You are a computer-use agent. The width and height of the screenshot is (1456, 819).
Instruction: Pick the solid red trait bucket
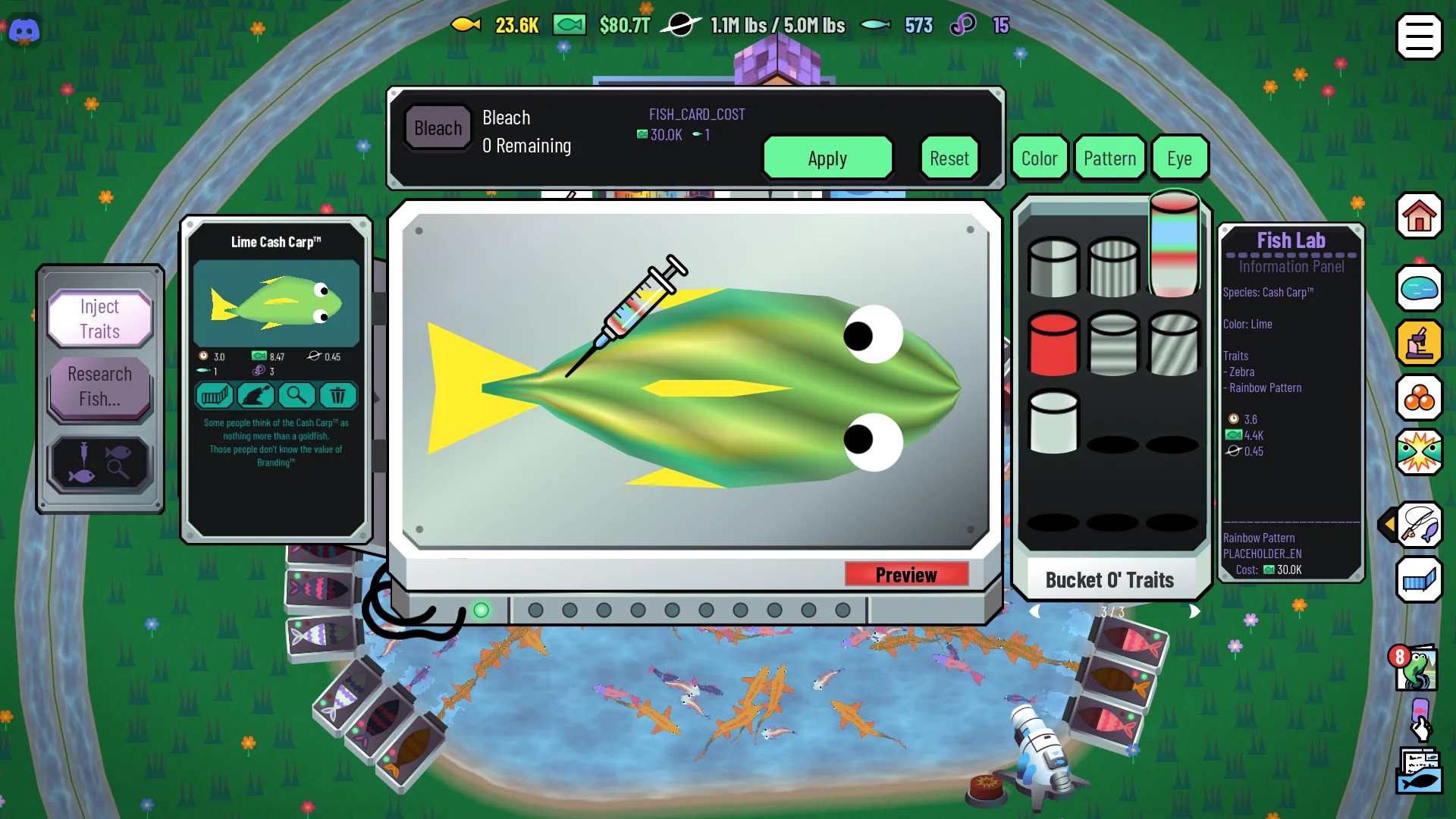point(1053,344)
